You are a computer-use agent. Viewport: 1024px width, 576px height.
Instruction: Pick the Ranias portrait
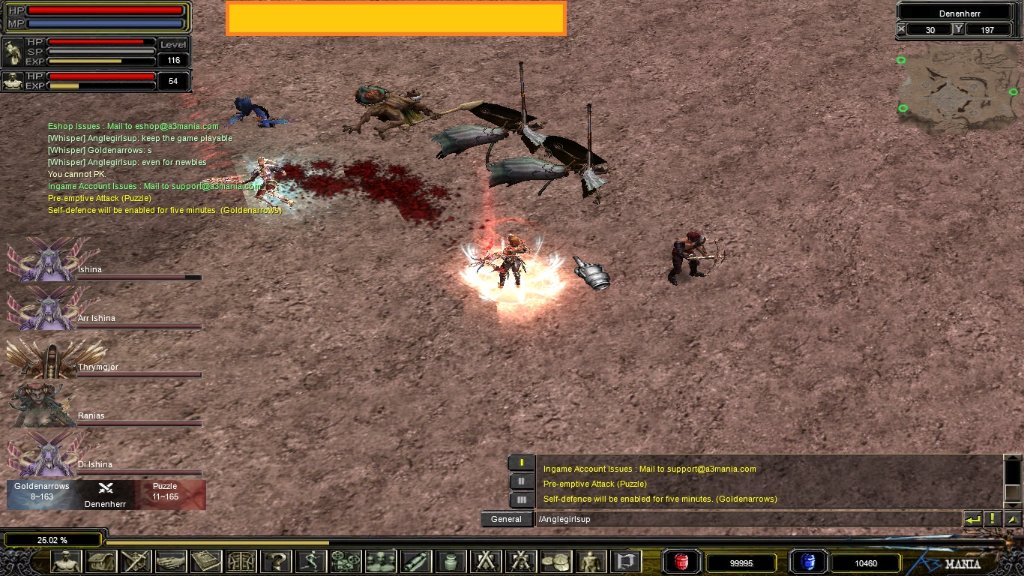pyautogui.click(x=43, y=406)
